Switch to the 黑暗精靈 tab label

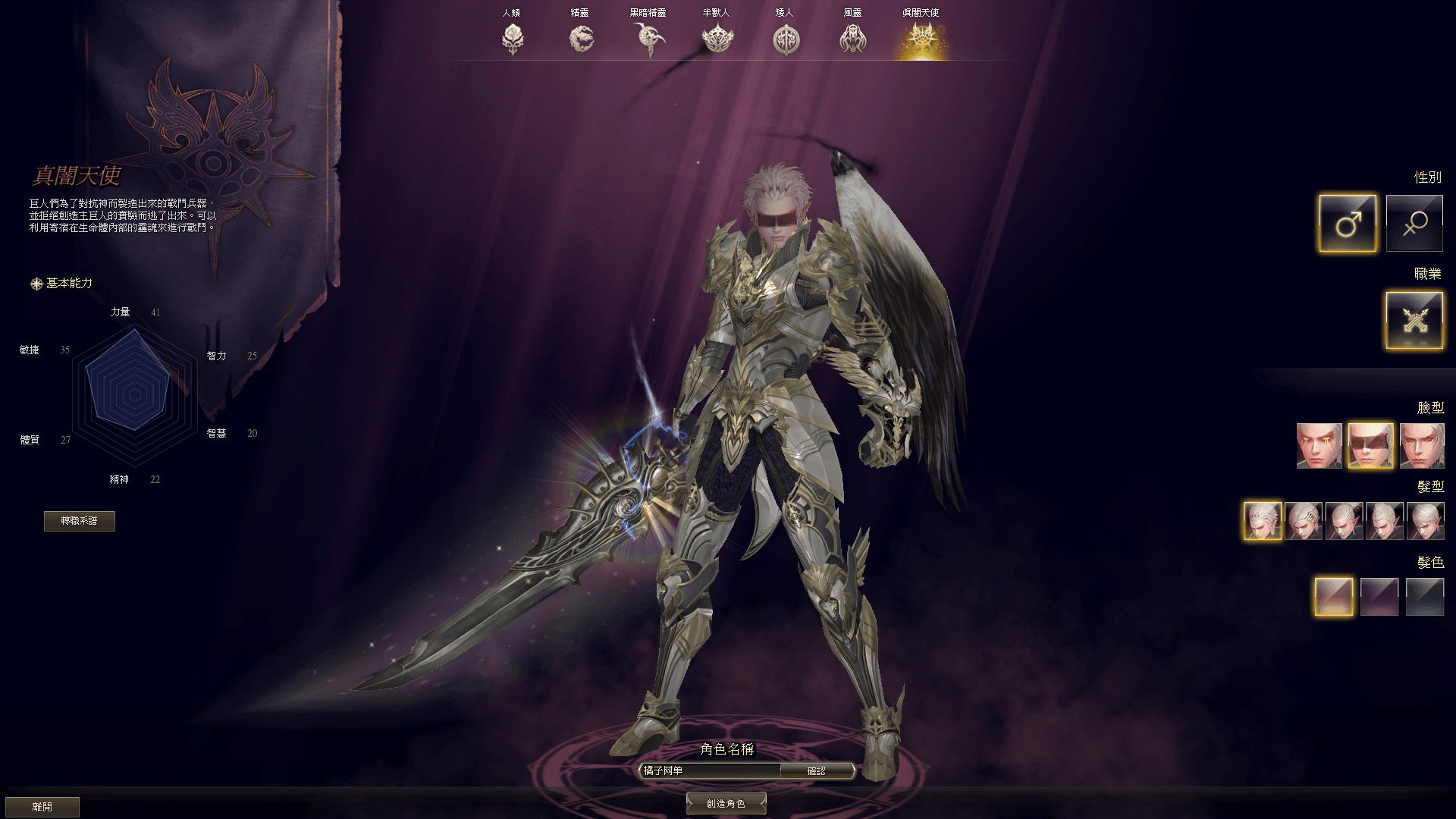click(648, 11)
